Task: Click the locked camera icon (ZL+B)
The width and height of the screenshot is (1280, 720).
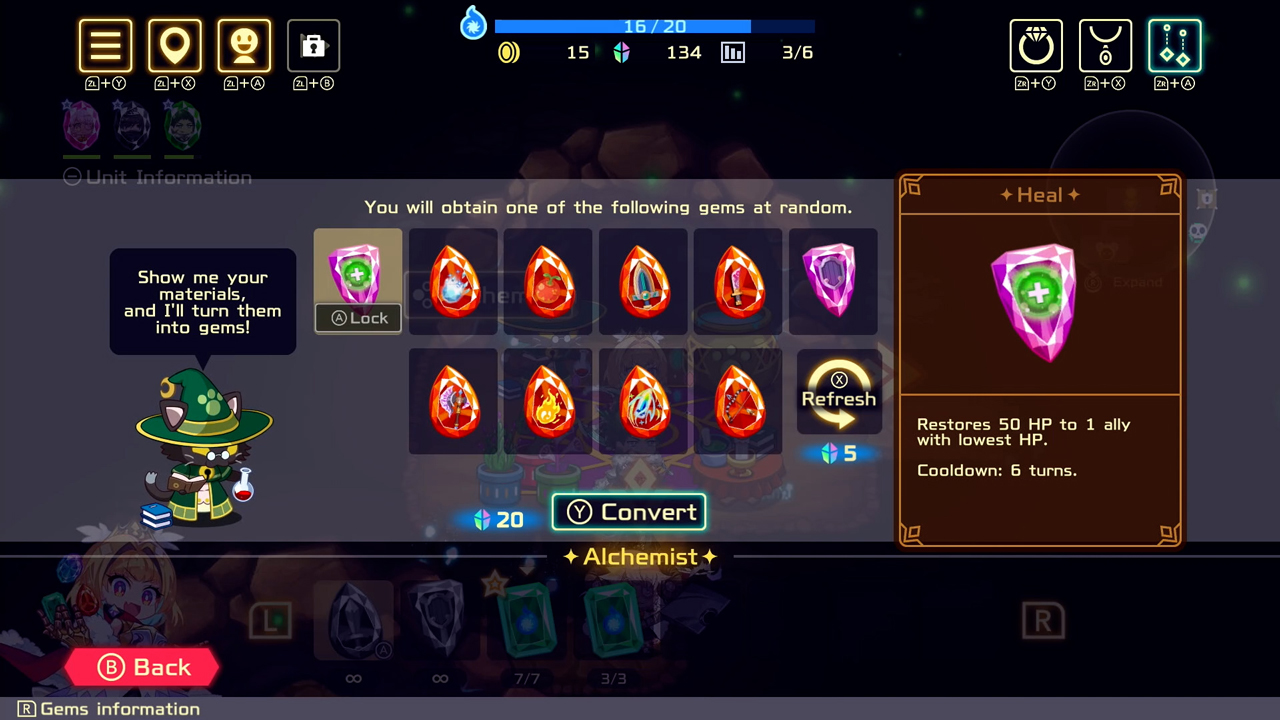Action: 313,45
